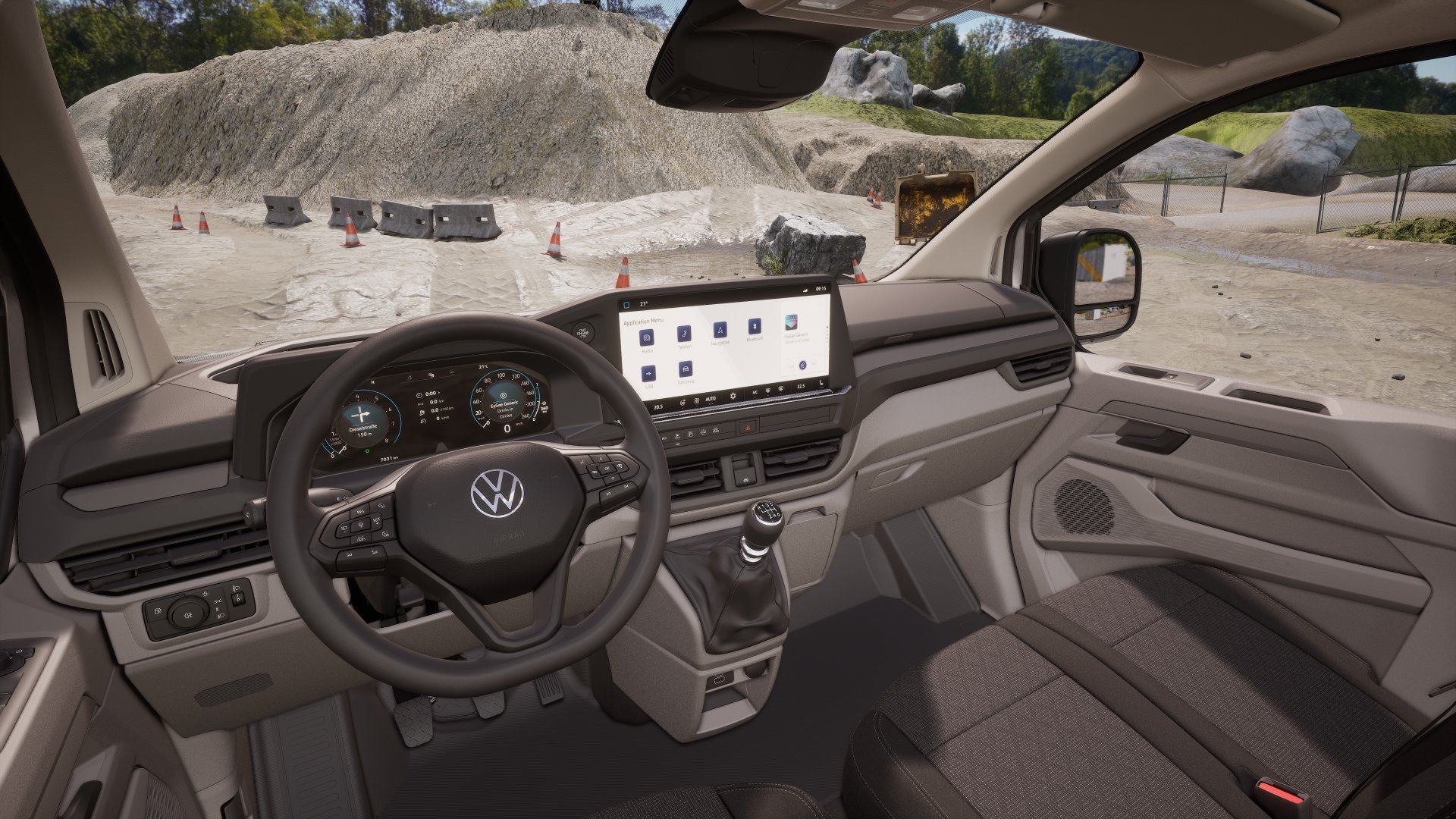This screenshot has width=1456, height=819.
Task: Tap the home icon in the status bar
Action: point(626,304)
